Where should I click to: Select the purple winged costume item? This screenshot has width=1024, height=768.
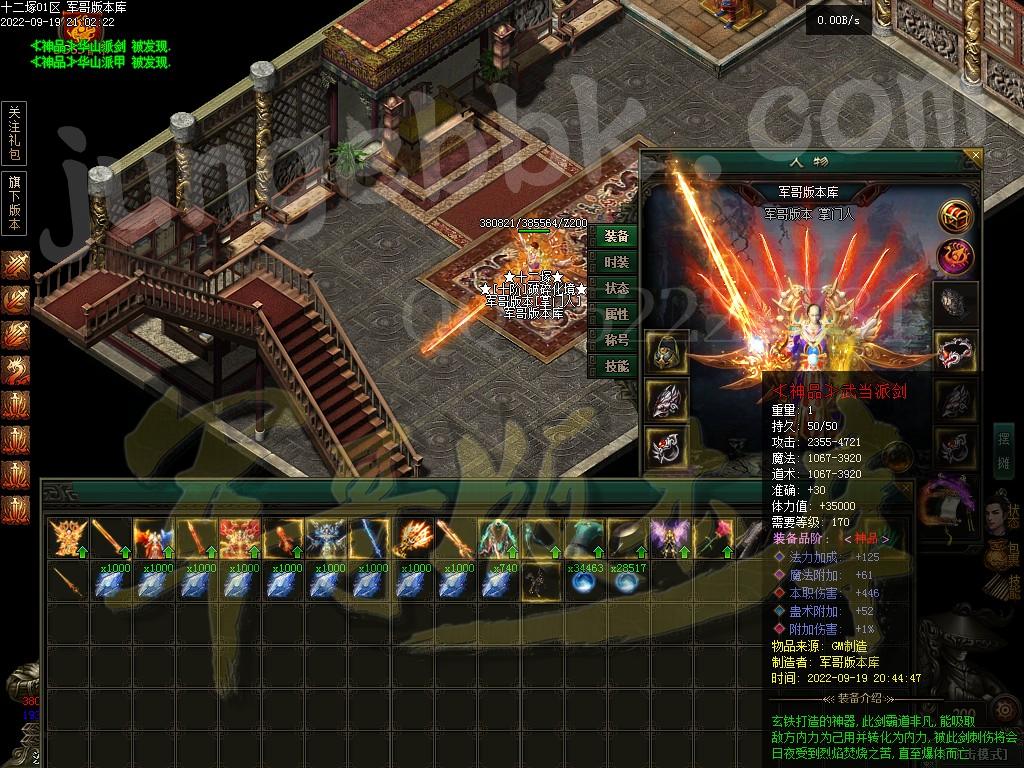pyautogui.click(x=666, y=538)
